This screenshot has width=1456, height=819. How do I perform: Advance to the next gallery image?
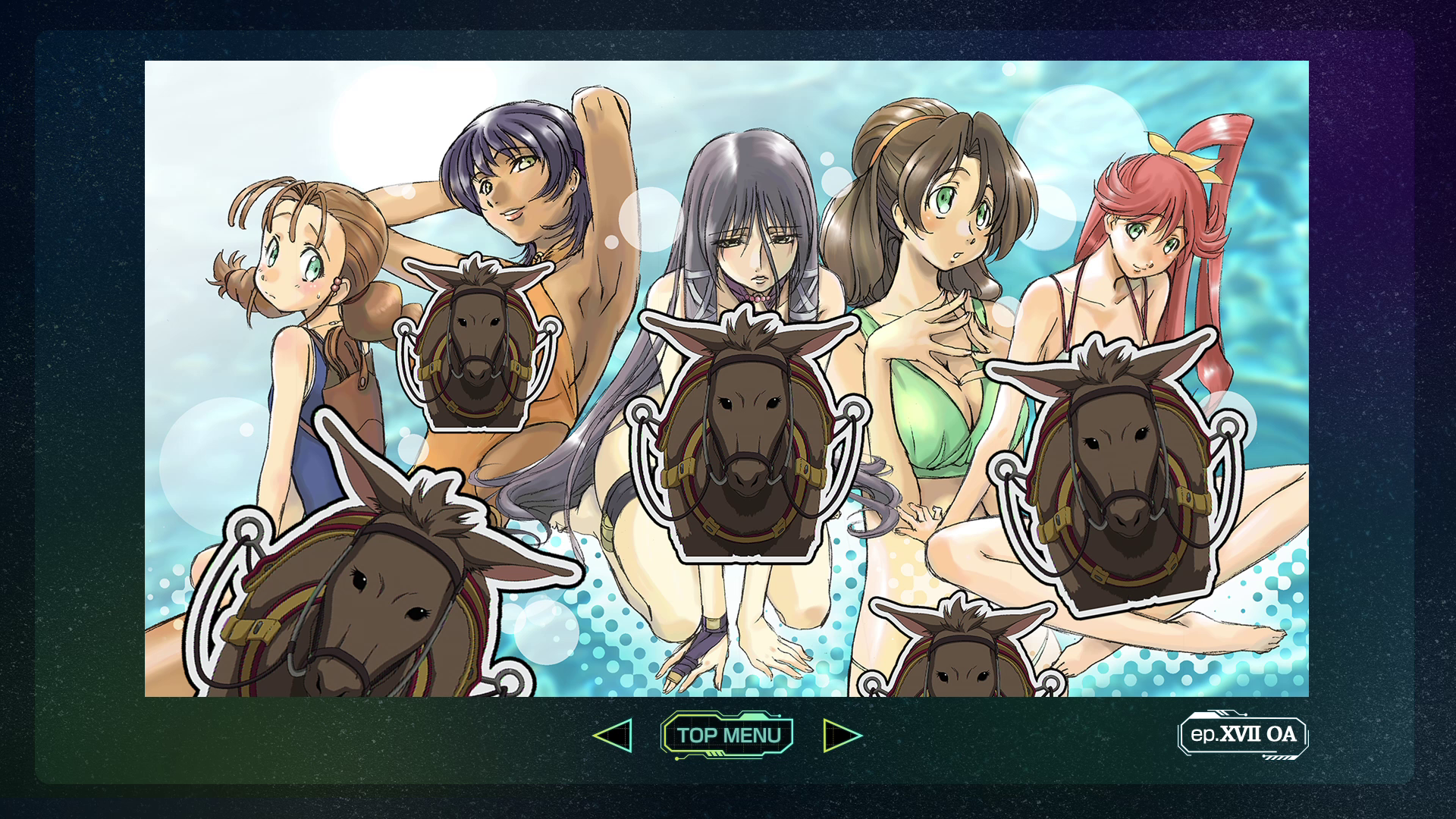[x=842, y=735]
